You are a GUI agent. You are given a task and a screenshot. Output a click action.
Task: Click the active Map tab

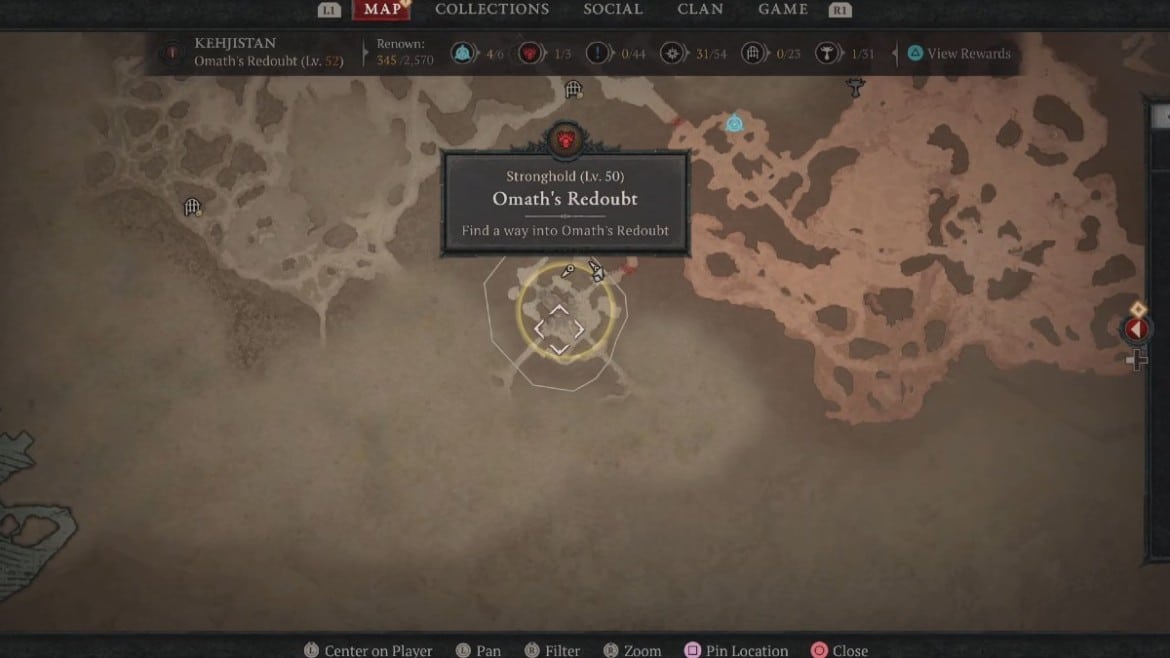tap(382, 9)
